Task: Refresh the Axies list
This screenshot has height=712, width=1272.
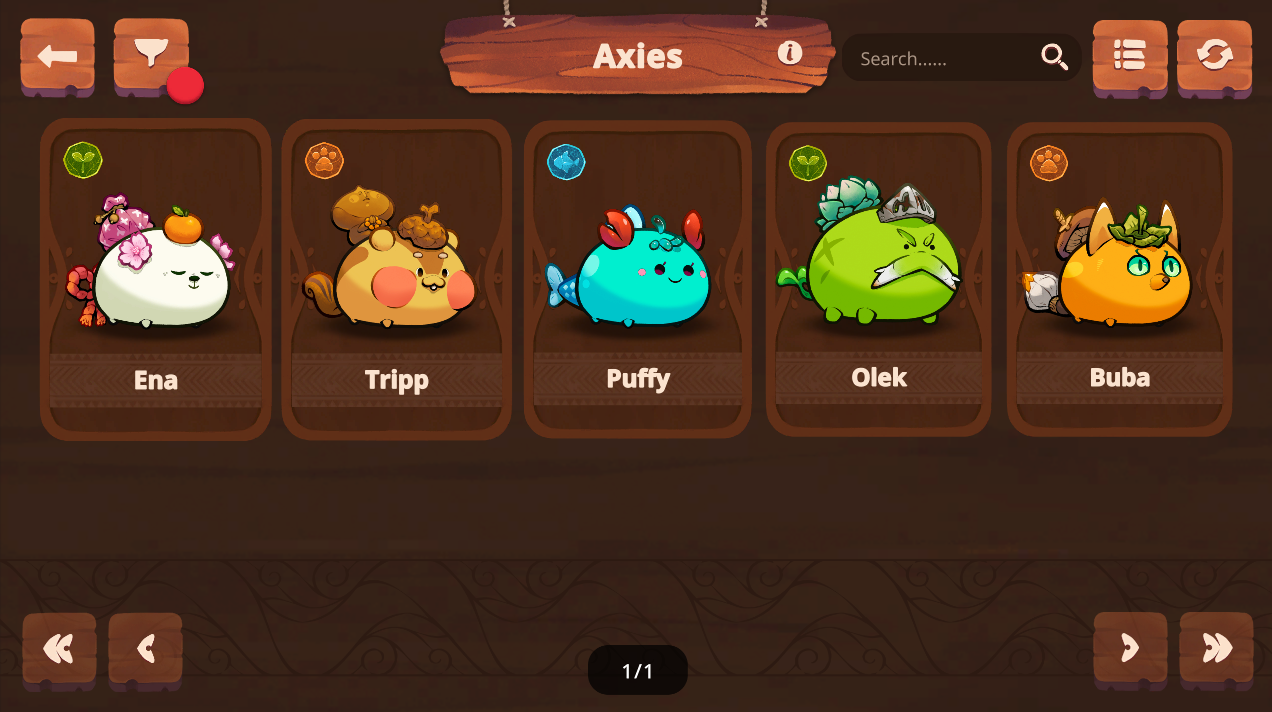Action: [x=1214, y=56]
